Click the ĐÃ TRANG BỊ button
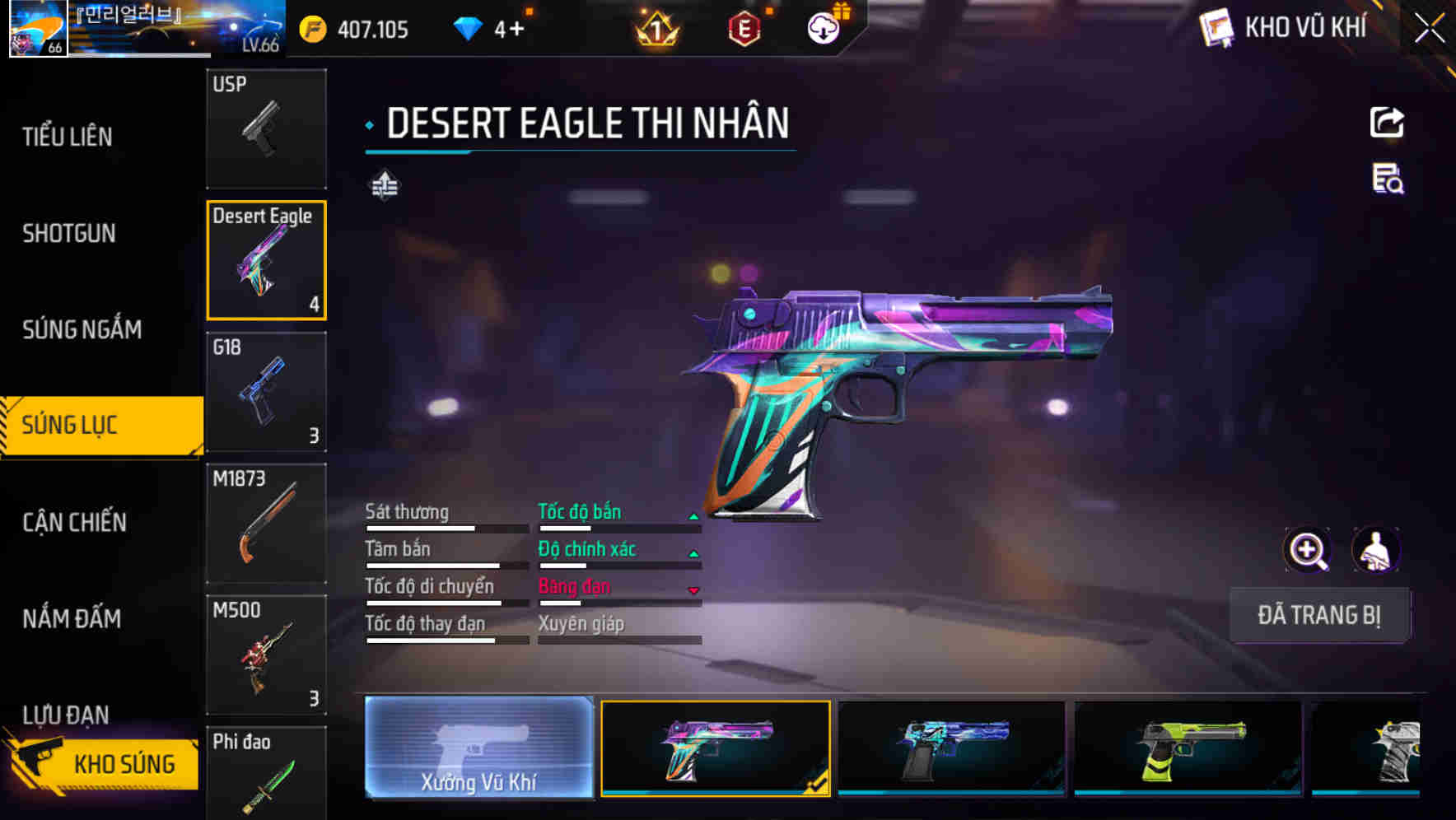This screenshot has height=820, width=1456. point(1319,614)
